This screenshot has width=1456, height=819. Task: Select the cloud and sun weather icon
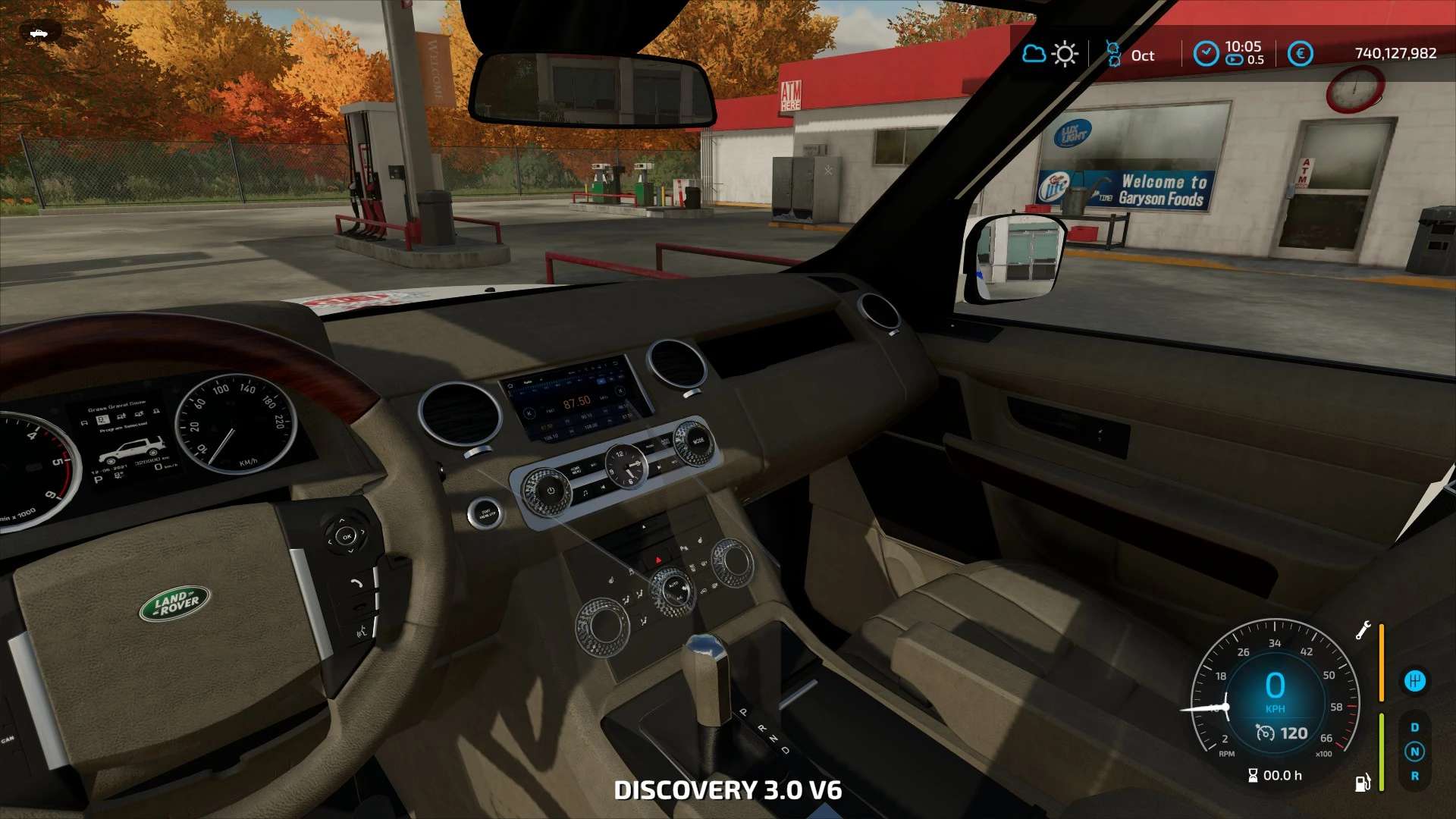point(1050,55)
